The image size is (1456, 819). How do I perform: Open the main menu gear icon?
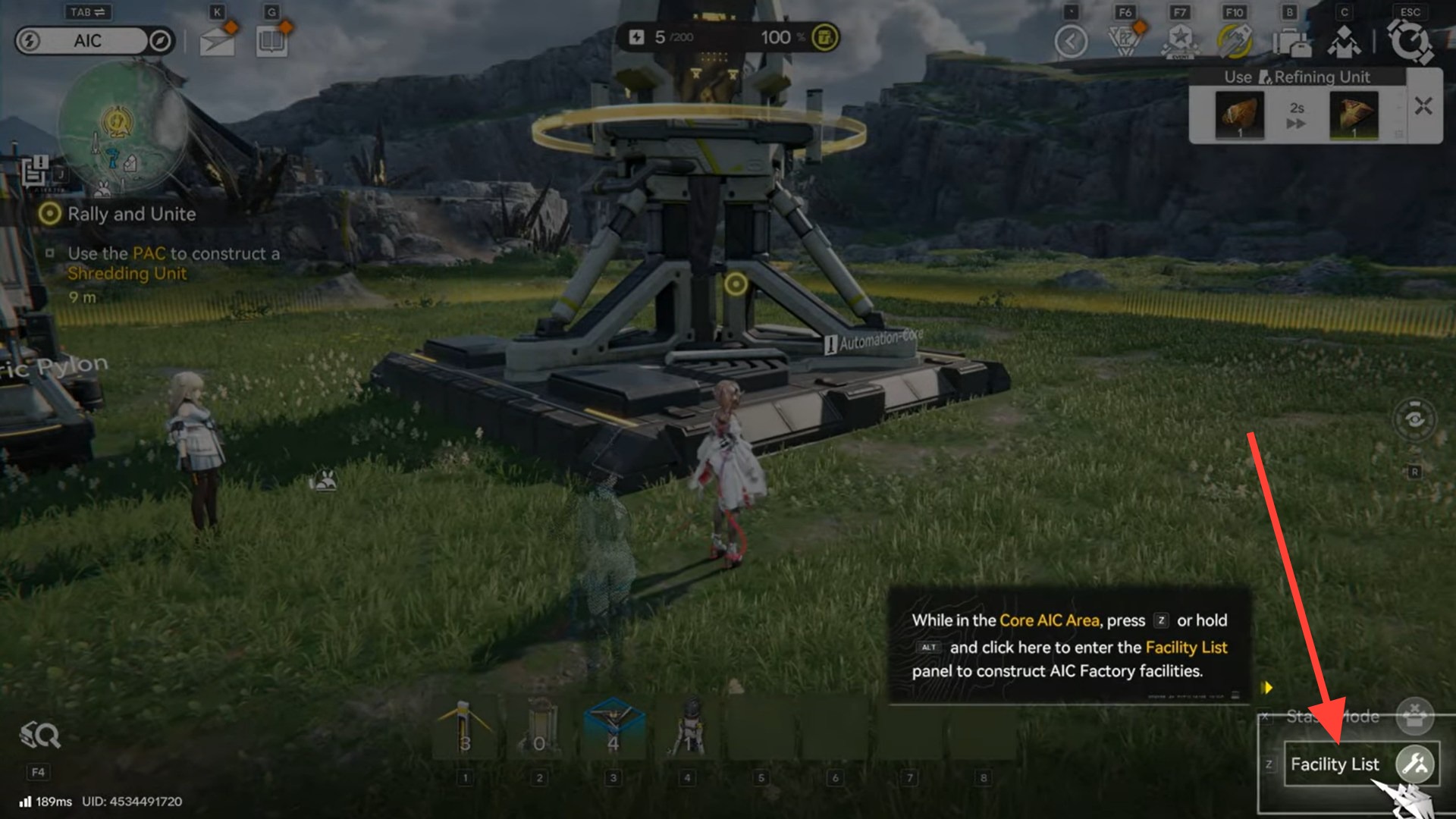(1409, 41)
